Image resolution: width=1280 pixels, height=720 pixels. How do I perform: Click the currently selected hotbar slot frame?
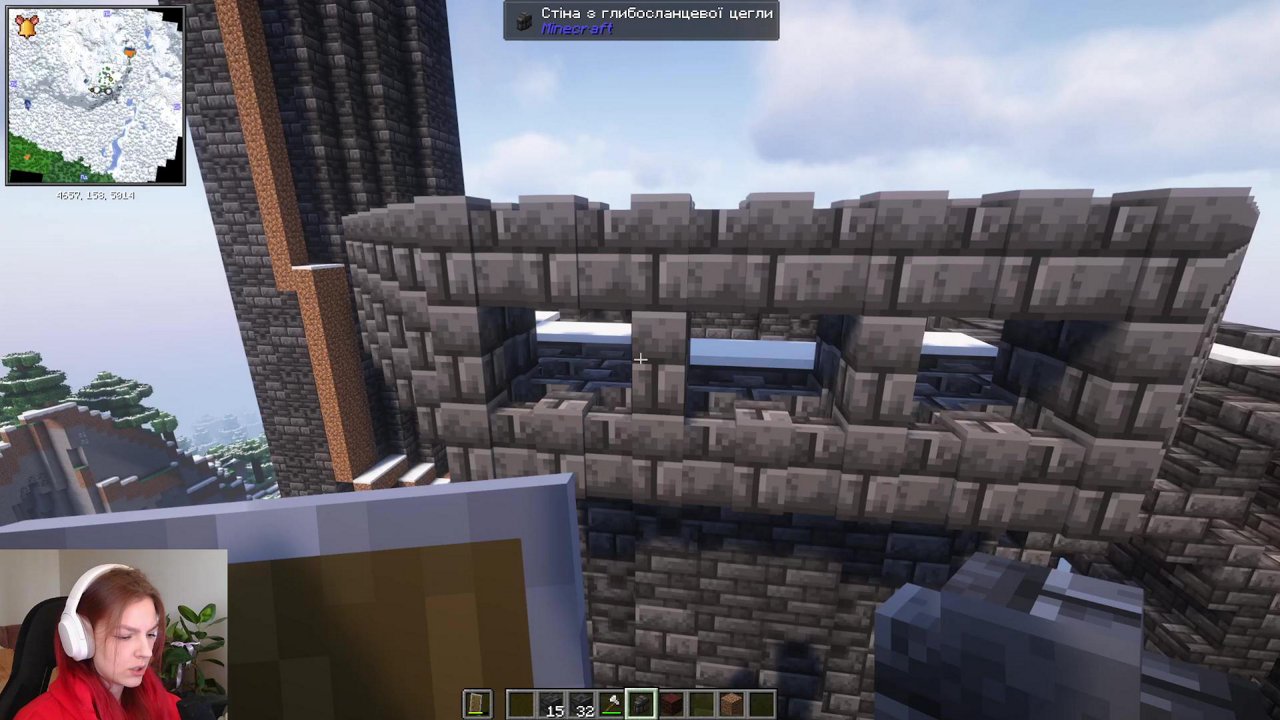click(x=640, y=704)
